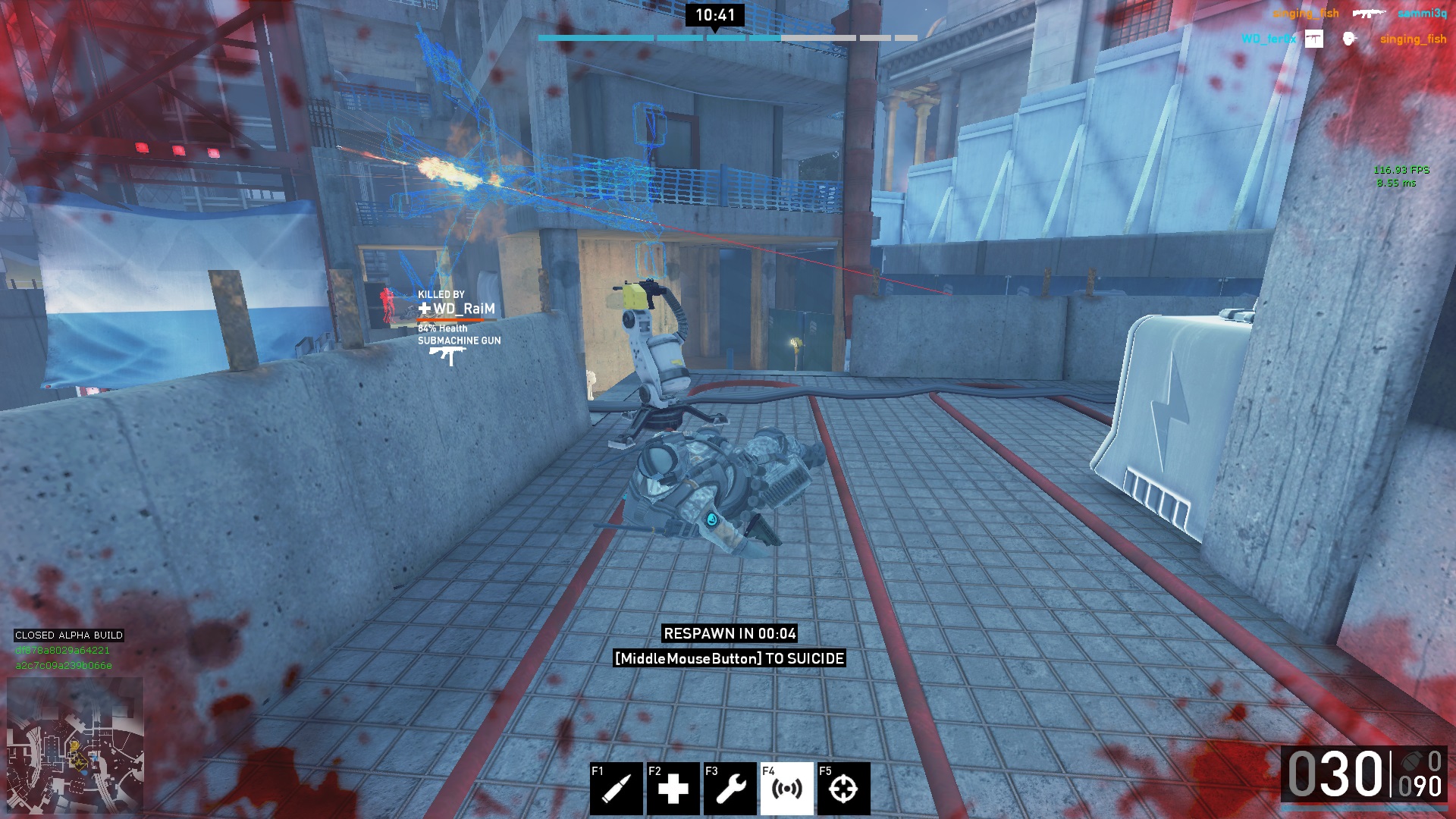
Task: Select the F1 bullet ammo slot
Action: pos(616,789)
